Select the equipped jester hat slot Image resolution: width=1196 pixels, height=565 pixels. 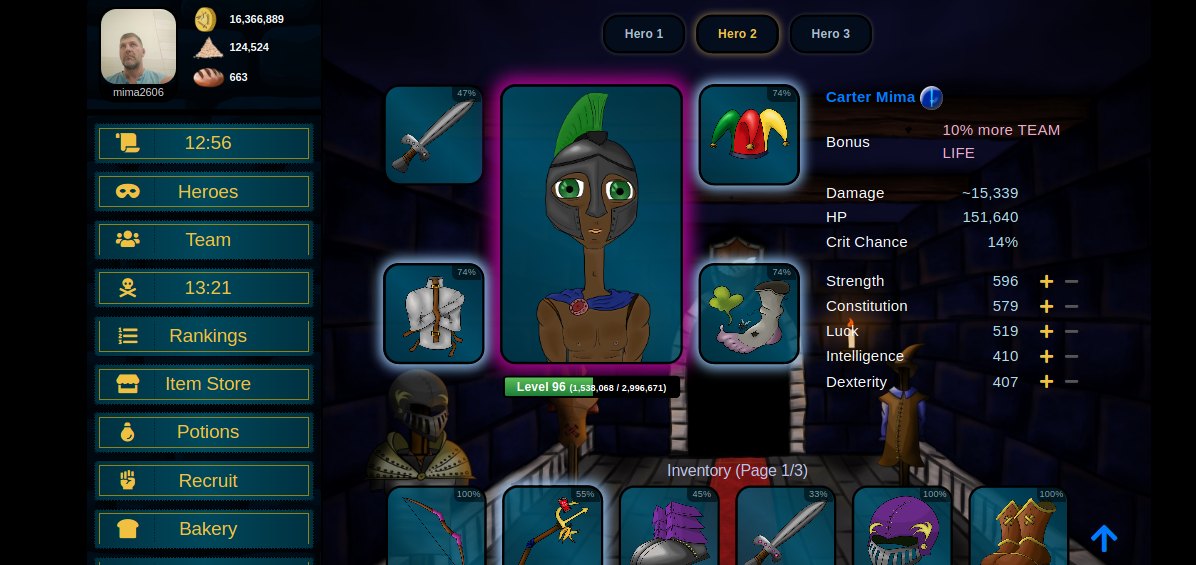pos(749,135)
